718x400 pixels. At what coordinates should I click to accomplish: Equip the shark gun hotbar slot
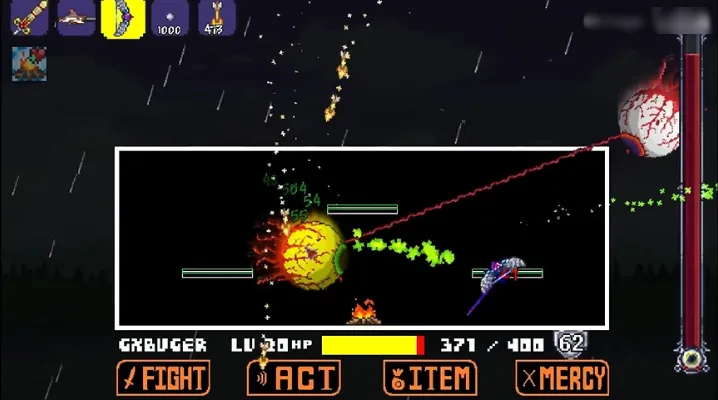(x=76, y=17)
